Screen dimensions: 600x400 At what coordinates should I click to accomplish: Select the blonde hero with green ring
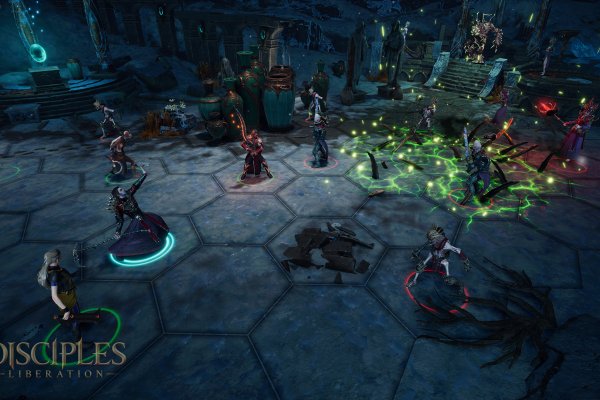pyautogui.click(x=60, y=290)
